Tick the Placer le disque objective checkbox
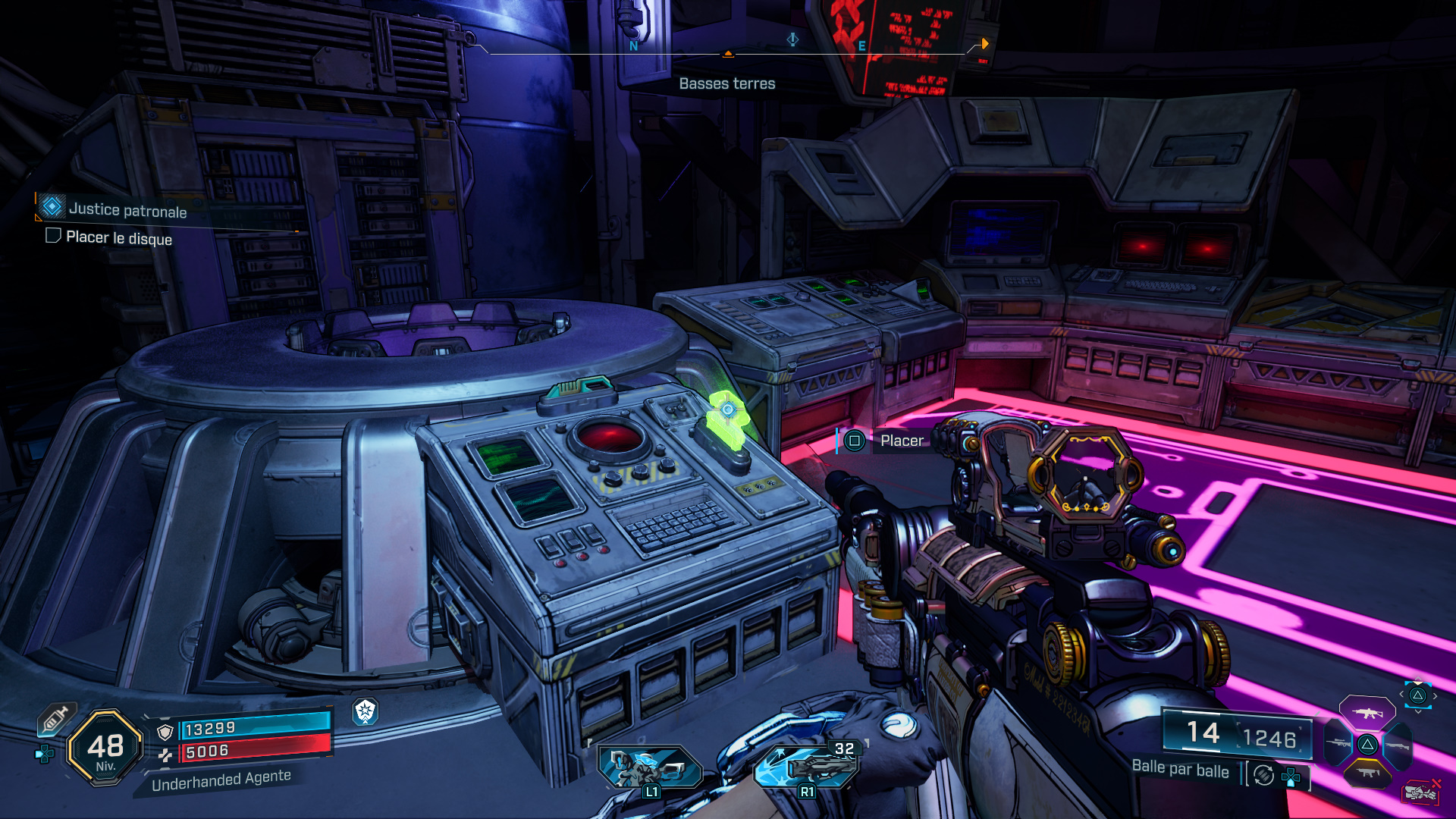Screen dimensions: 1456x819 53,236
